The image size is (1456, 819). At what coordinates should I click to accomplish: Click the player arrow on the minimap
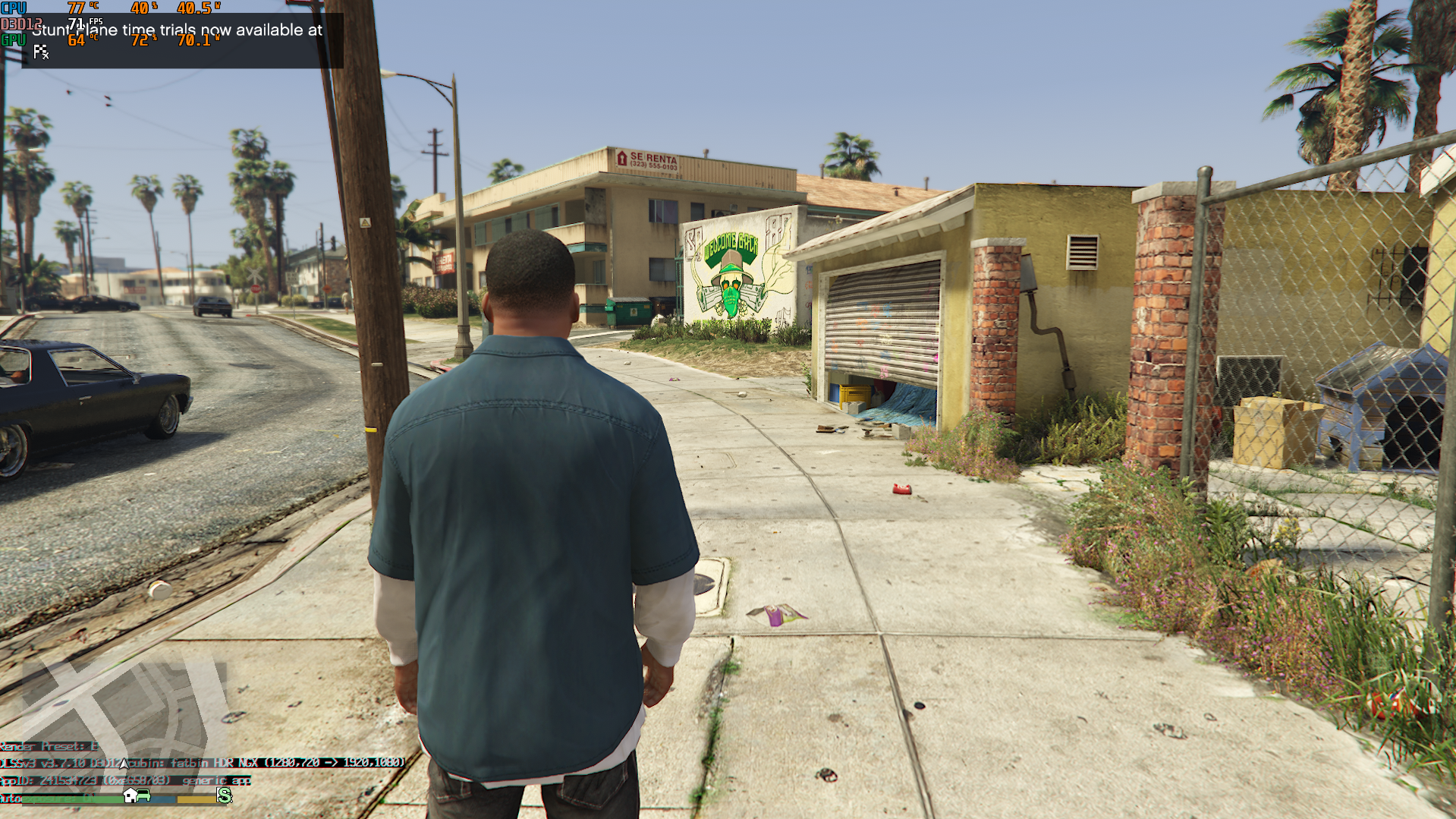(124, 763)
